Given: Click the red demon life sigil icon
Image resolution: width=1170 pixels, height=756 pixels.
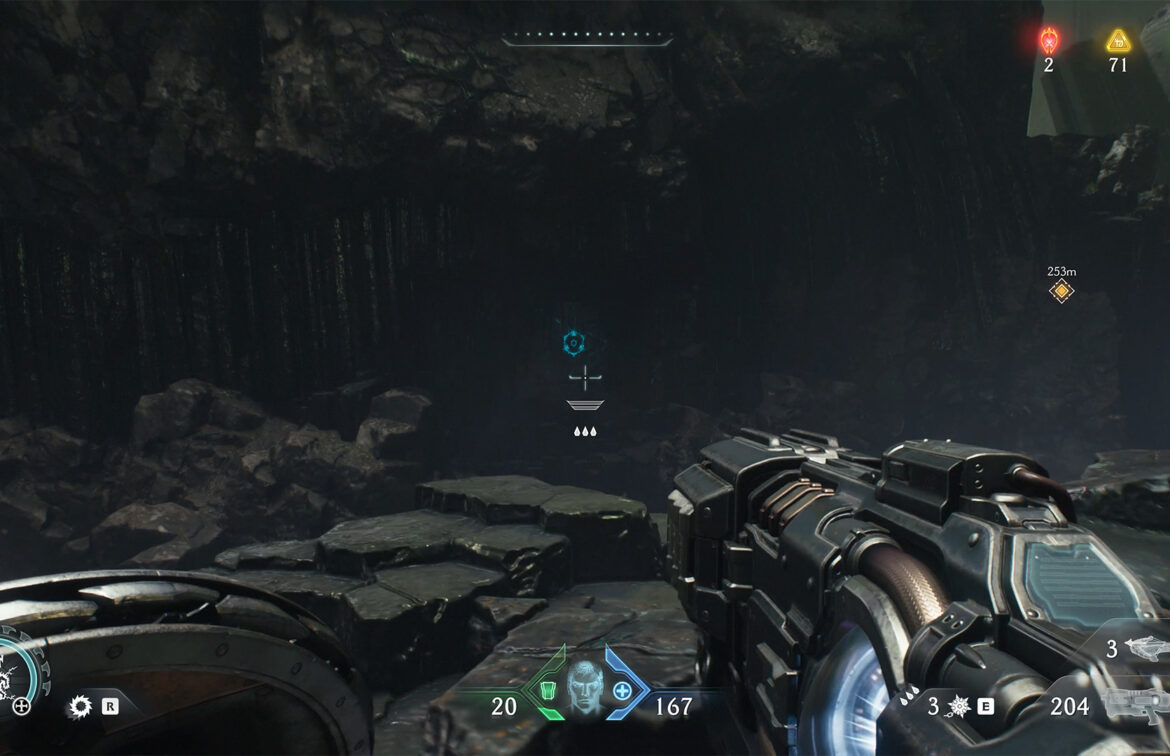Looking at the screenshot, I should tap(1048, 41).
